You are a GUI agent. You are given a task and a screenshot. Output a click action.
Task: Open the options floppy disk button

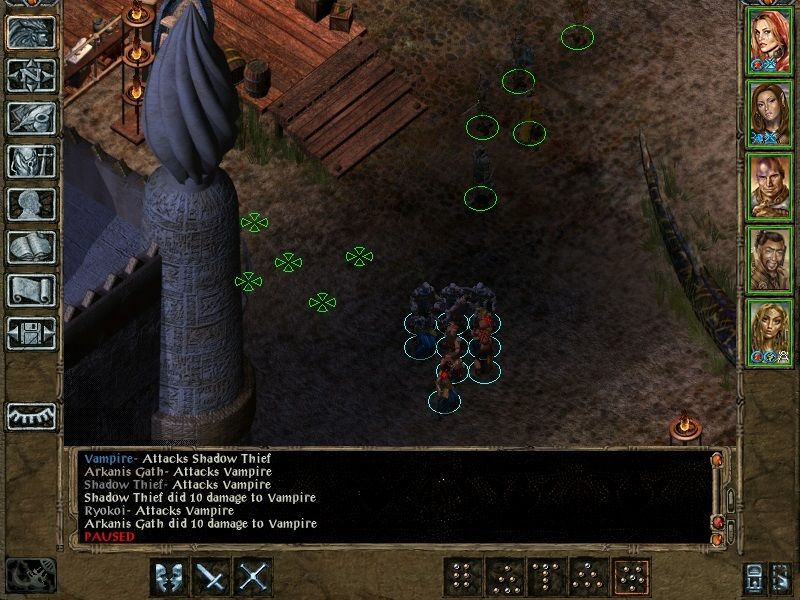tap(32, 333)
